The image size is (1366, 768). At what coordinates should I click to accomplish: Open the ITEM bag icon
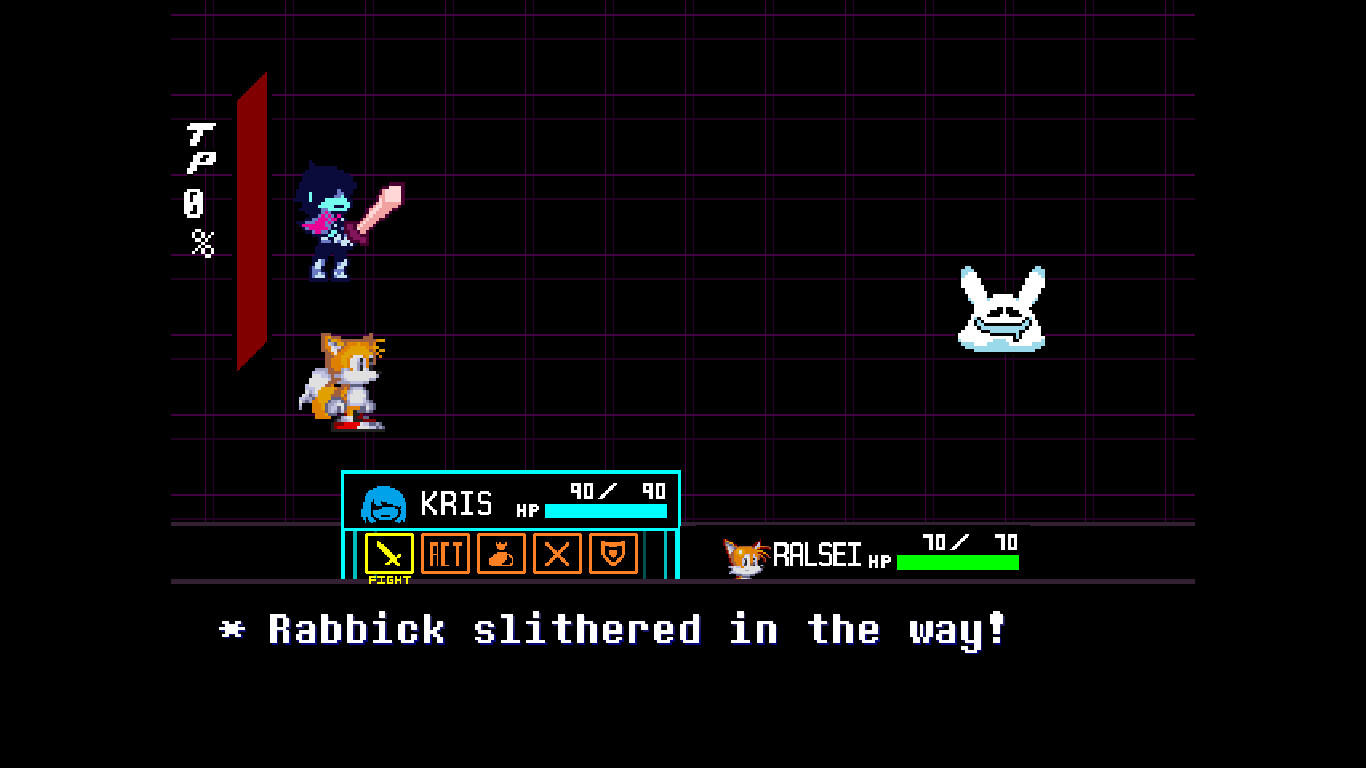(x=502, y=554)
